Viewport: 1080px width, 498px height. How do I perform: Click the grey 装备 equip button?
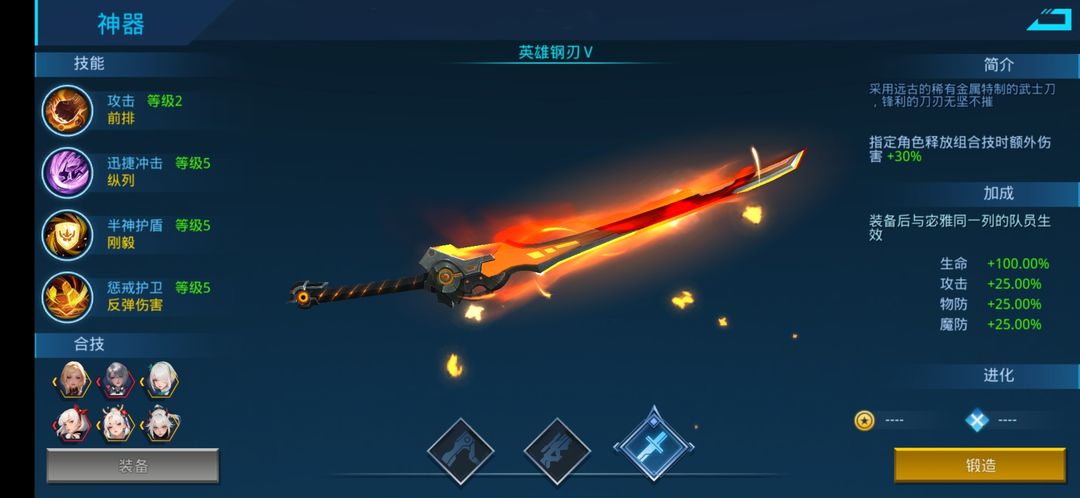pyautogui.click(x=133, y=466)
